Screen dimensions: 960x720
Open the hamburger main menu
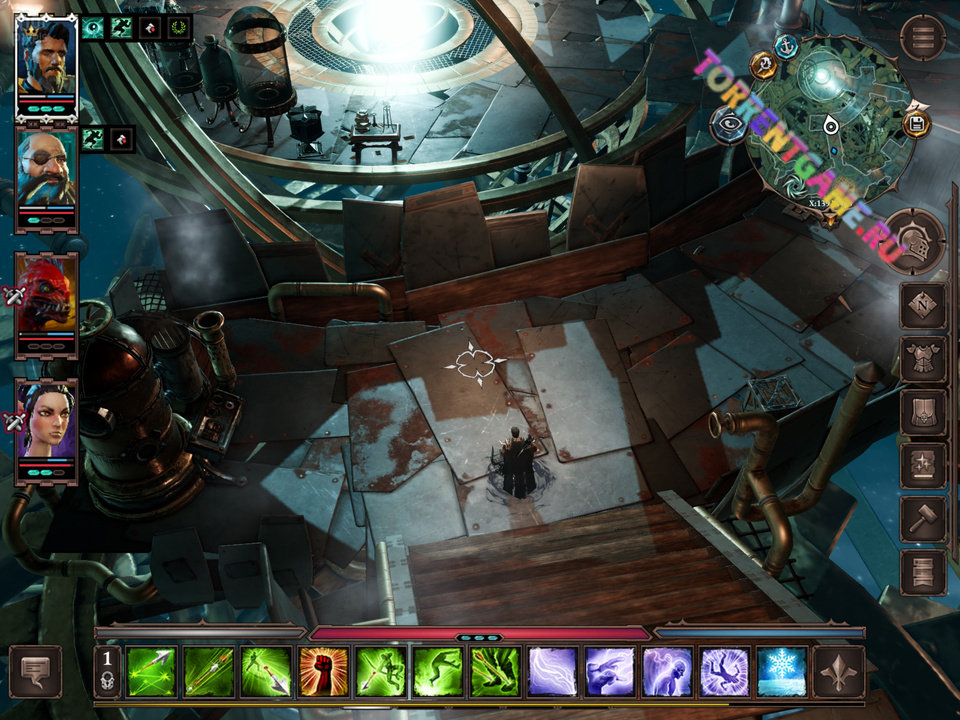[x=922, y=38]
